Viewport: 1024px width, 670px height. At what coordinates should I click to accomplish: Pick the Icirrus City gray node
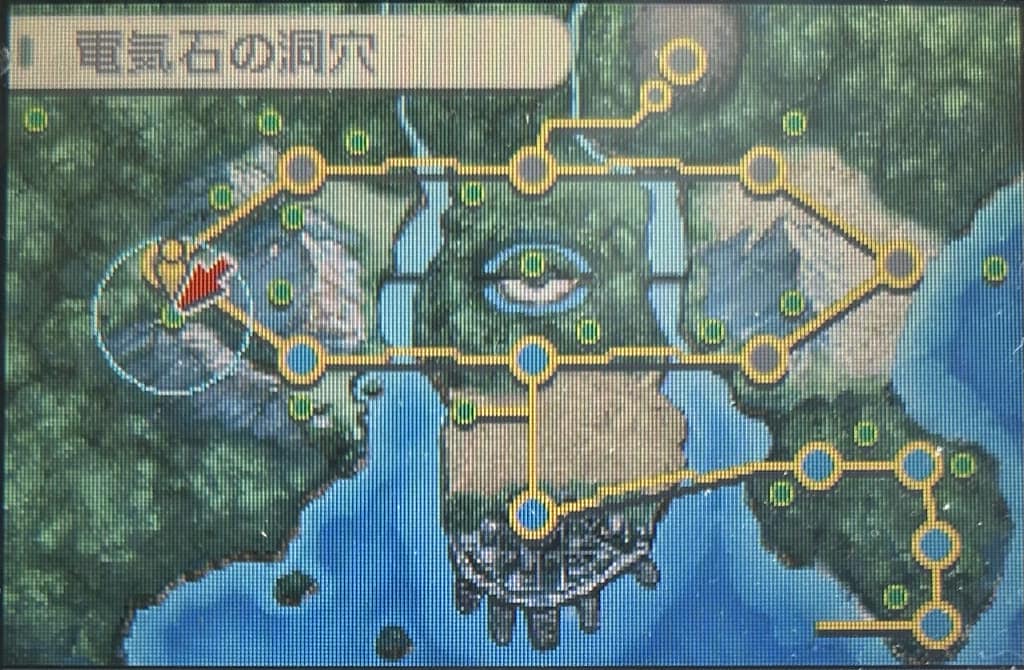(x=533, y=170)
